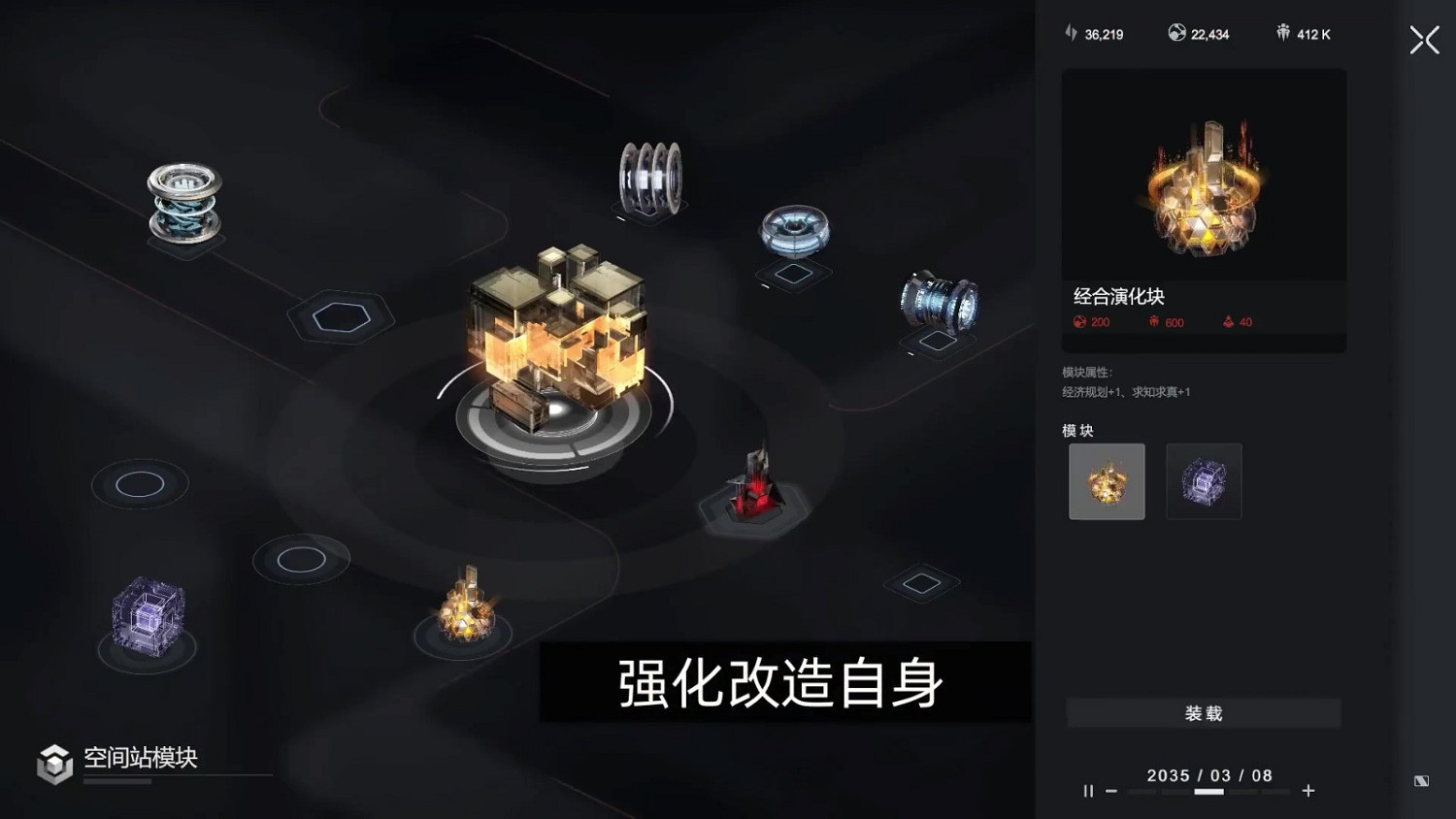Click the 装载 button to equip the module
The image size is (1456, 819).
pyautogui.click(x=1203, y=712)
